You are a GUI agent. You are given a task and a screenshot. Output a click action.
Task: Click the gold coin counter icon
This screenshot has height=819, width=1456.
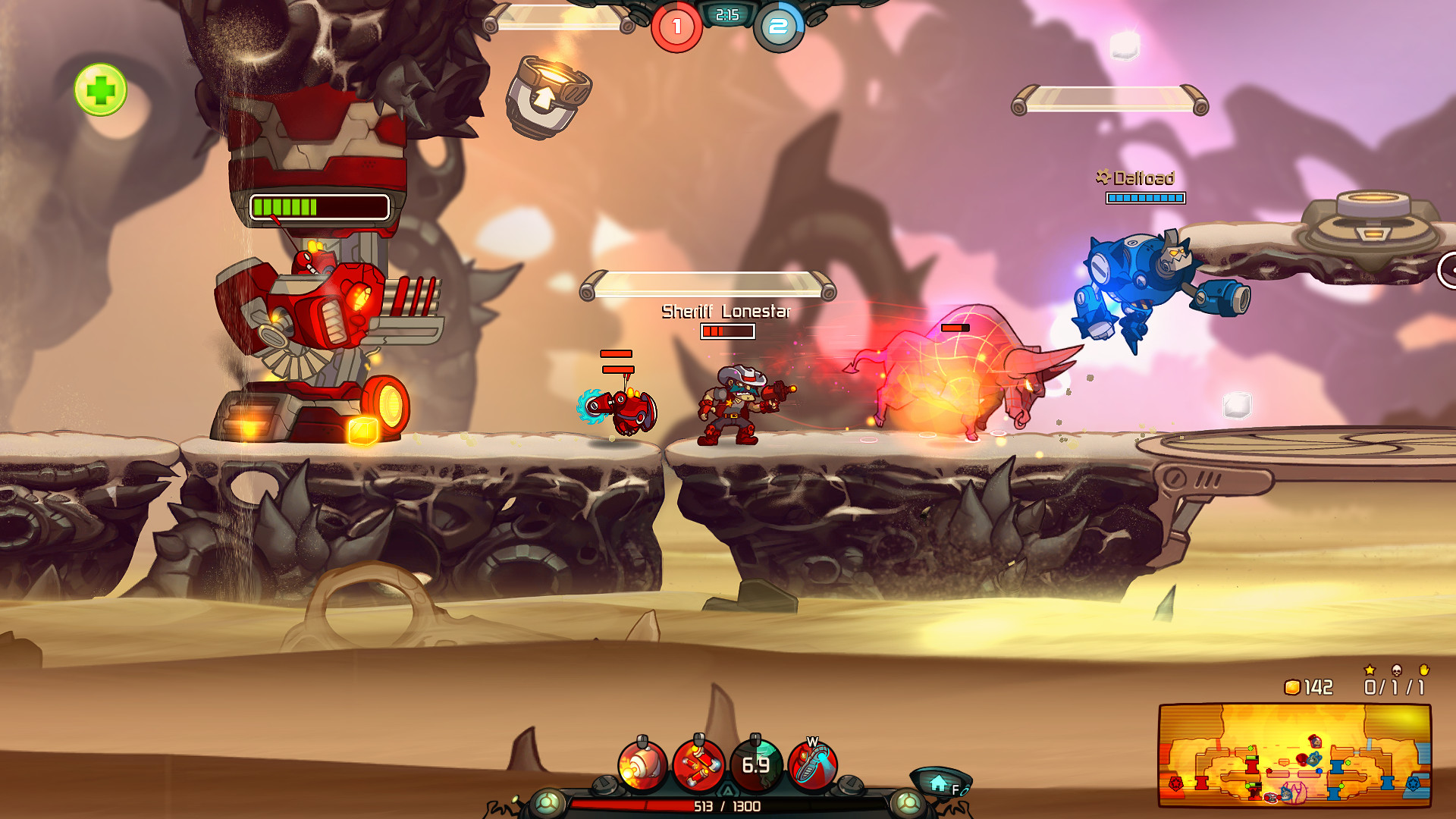tap(1292, 686)
